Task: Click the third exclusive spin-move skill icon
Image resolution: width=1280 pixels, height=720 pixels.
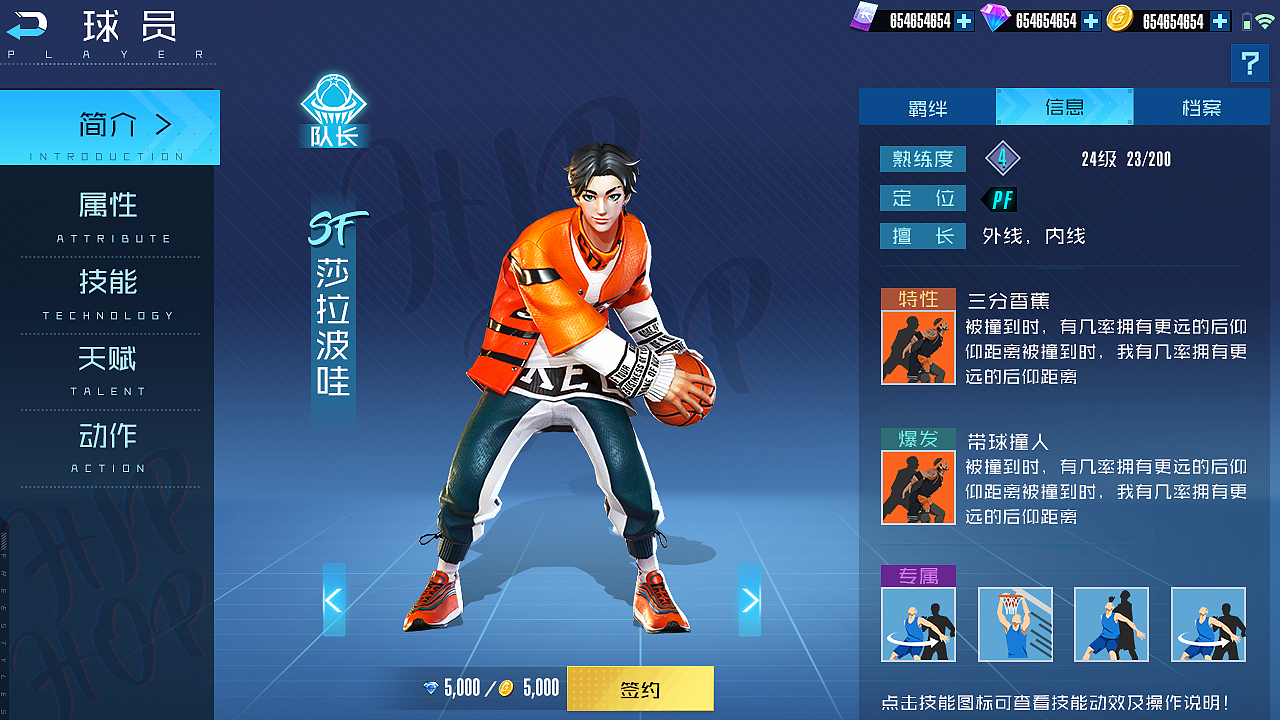Action: tap(1111, 624)
